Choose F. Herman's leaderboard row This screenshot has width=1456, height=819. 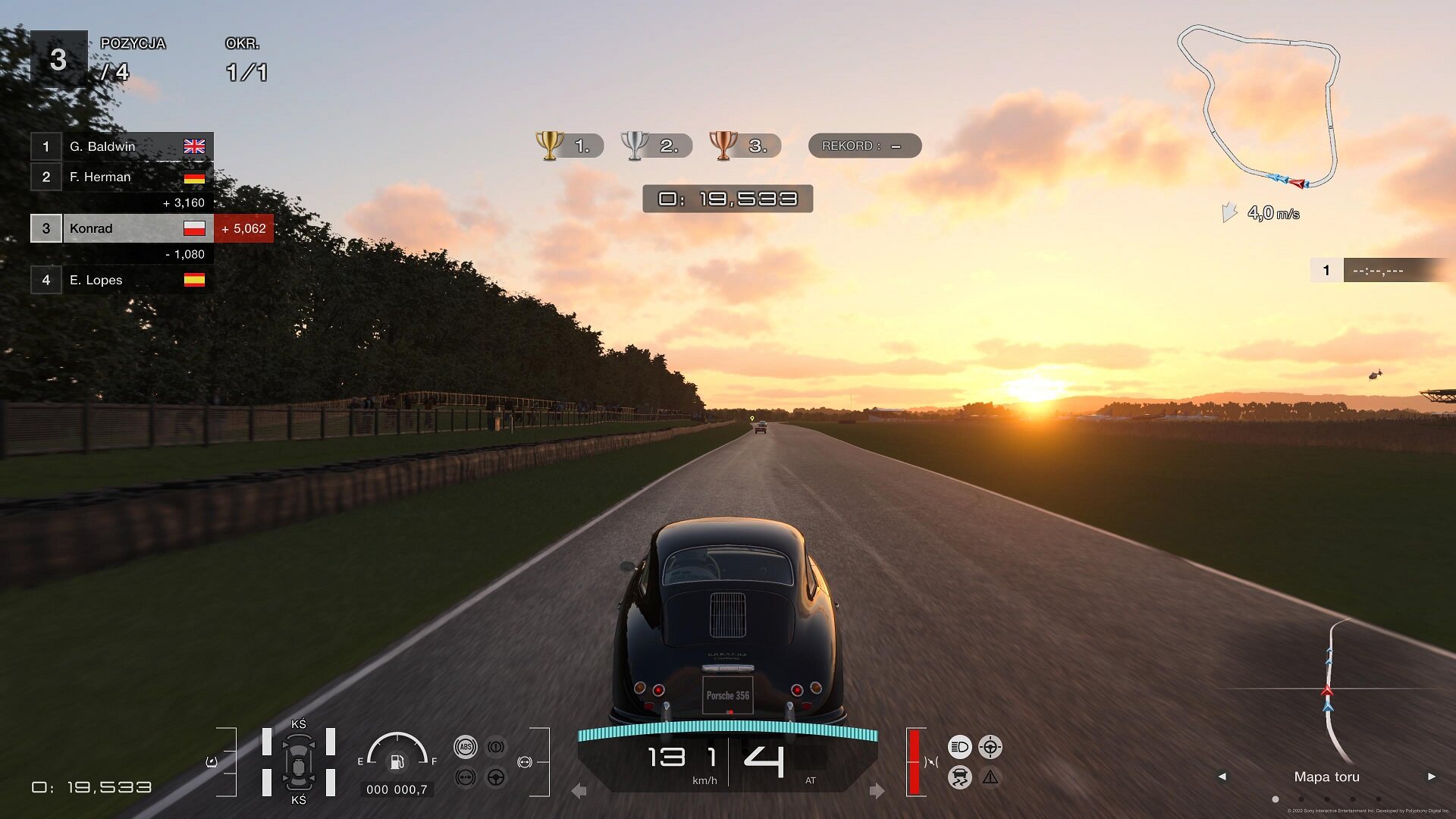121,177
